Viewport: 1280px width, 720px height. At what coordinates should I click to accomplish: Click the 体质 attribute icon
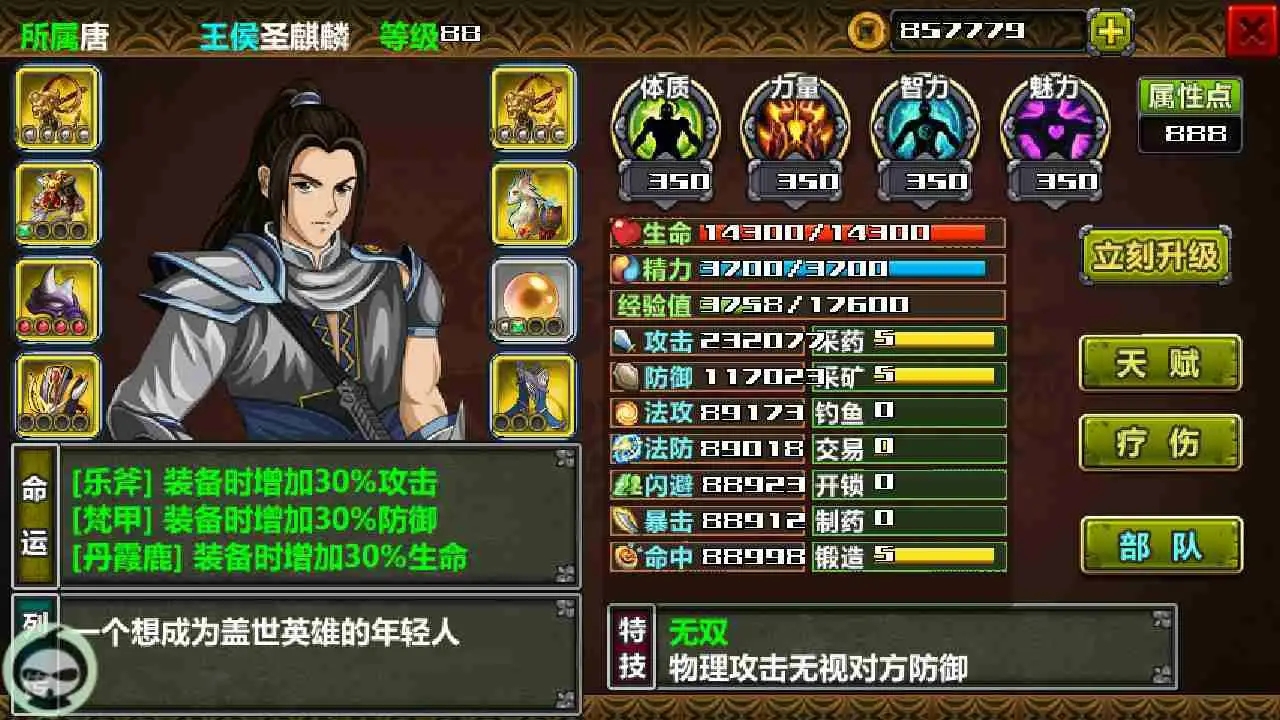click(665, 130)
